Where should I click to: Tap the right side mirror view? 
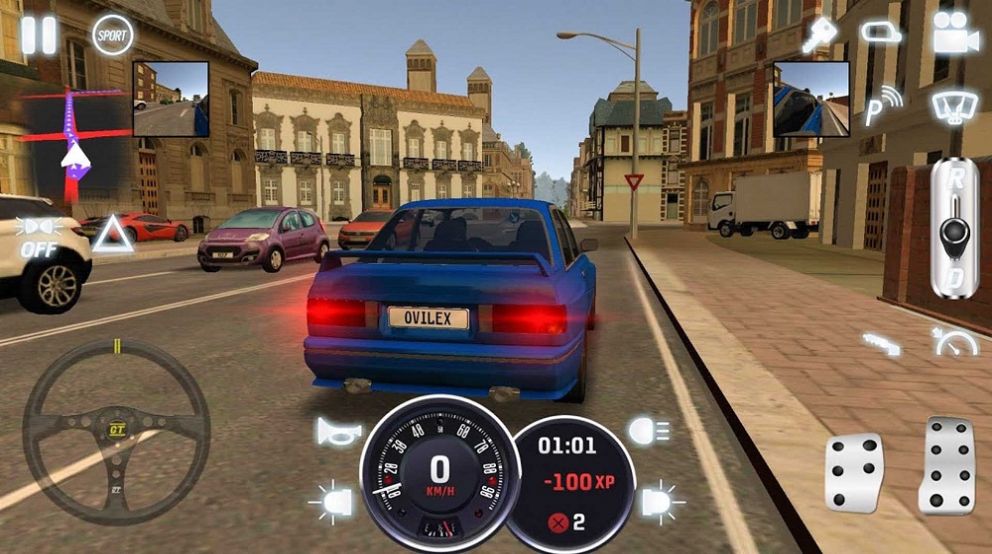[x=810, y=98]
